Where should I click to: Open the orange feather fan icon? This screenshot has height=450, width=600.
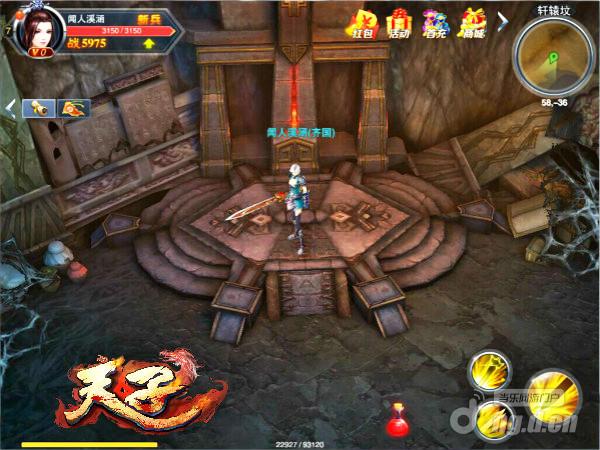(73, 107)
